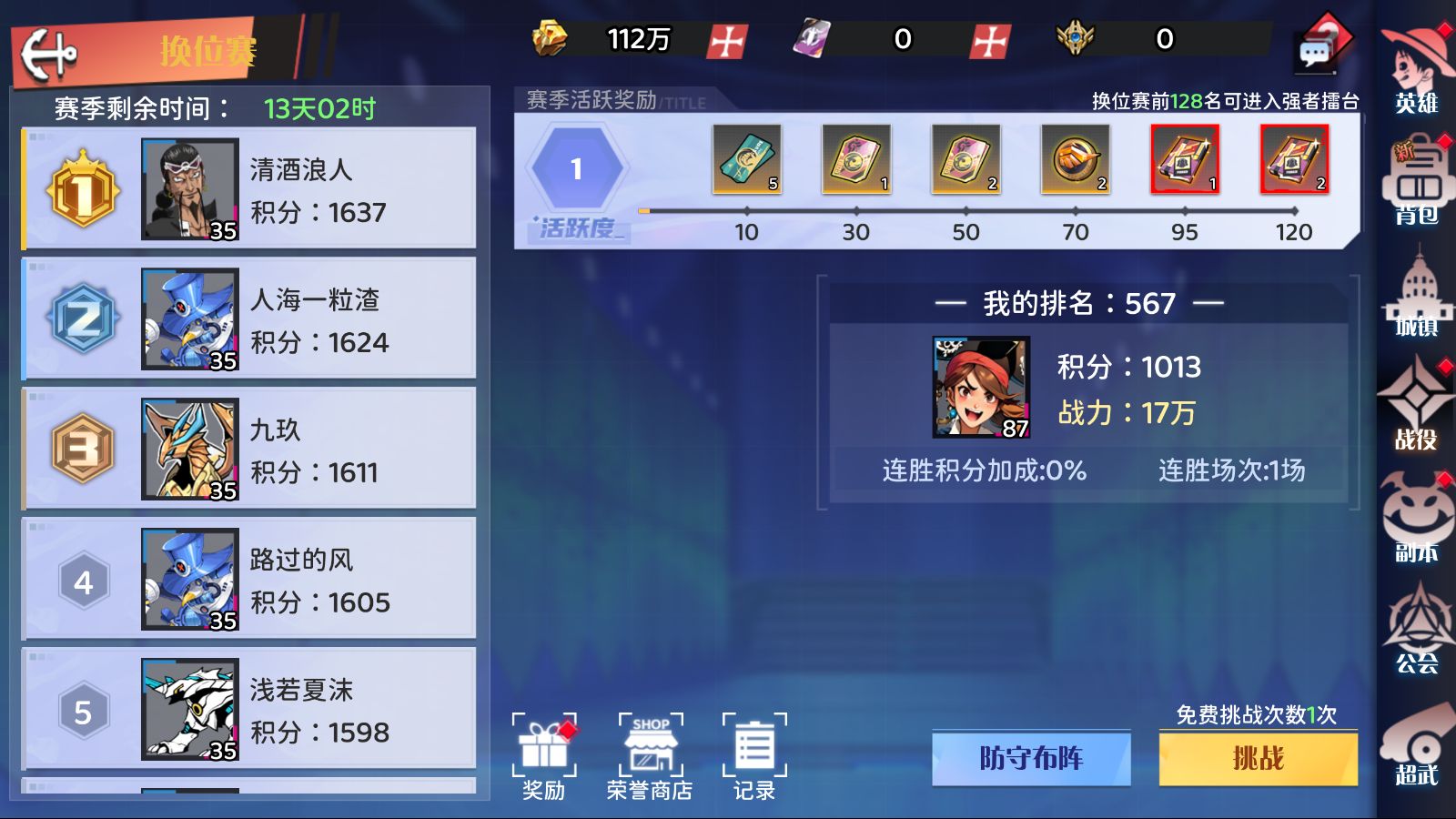Add more gold with the plus button
This screenshot has height=819, width=1456.
point(727,41)
